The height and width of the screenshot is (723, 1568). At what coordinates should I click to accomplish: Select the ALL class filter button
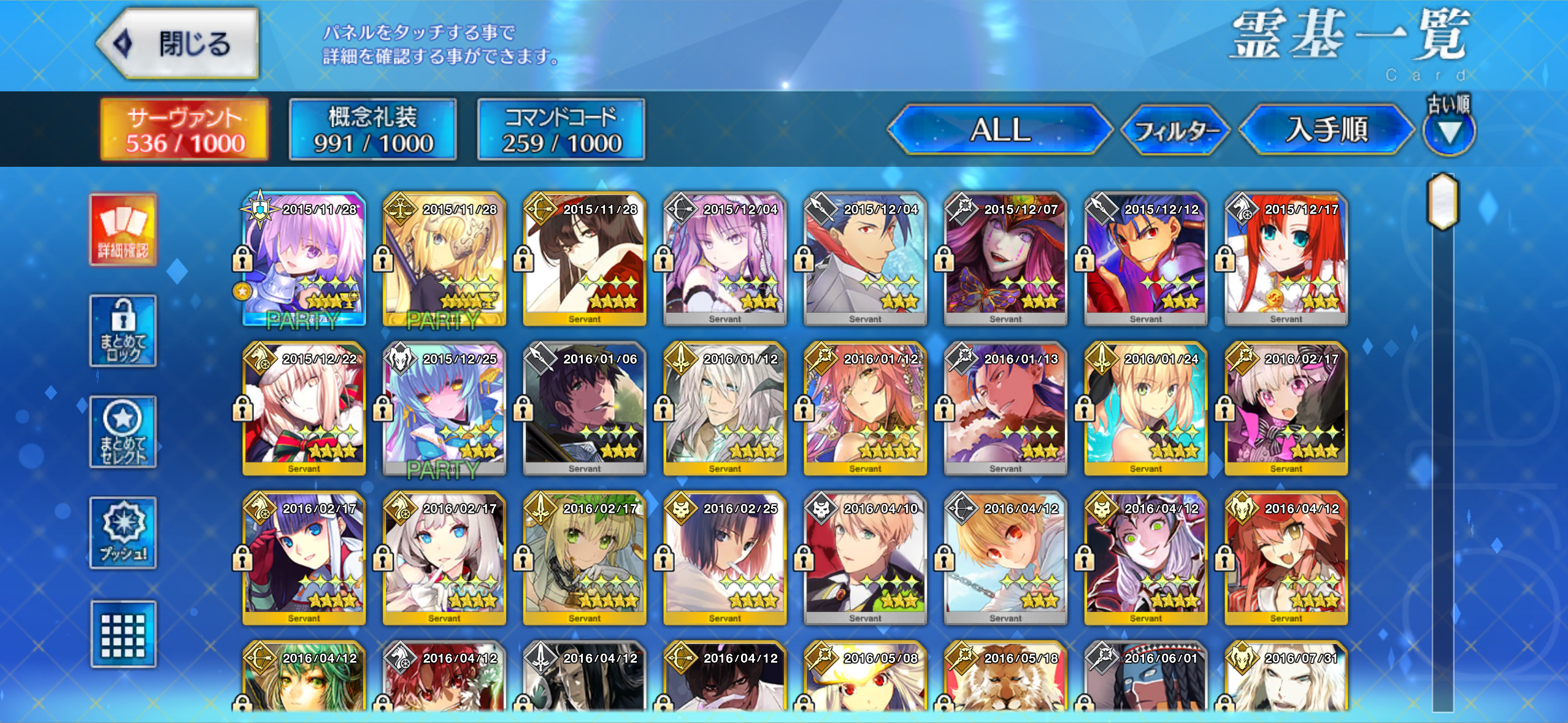tap(1000, 130)
